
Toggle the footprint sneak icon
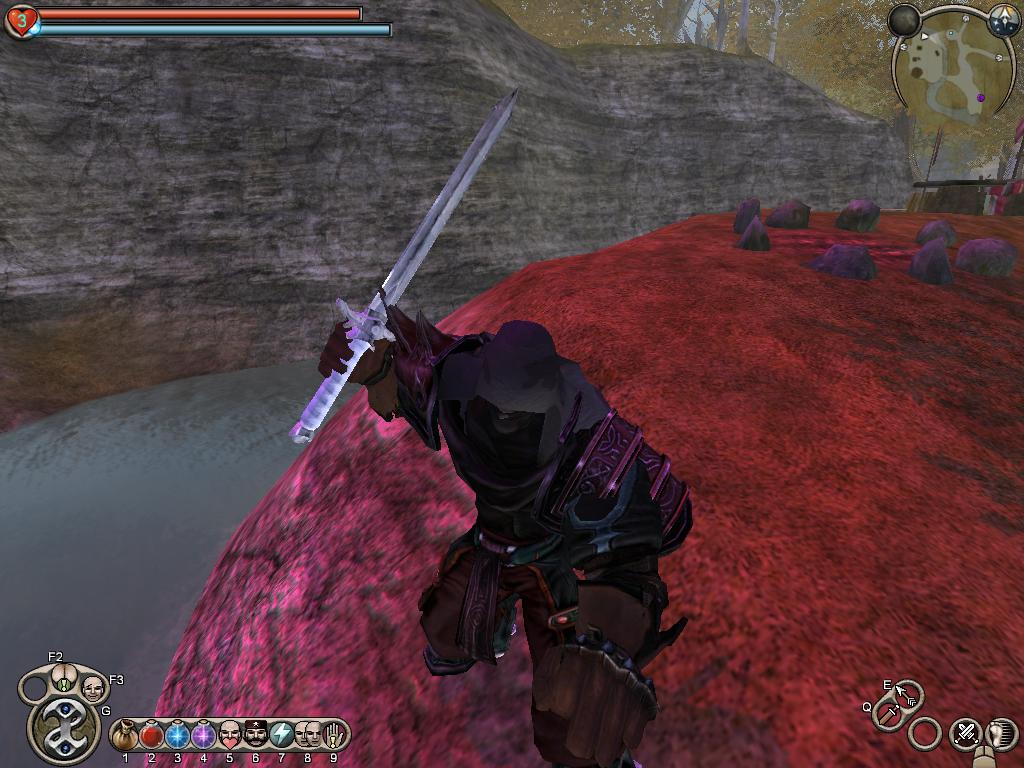click(1001, 733)
